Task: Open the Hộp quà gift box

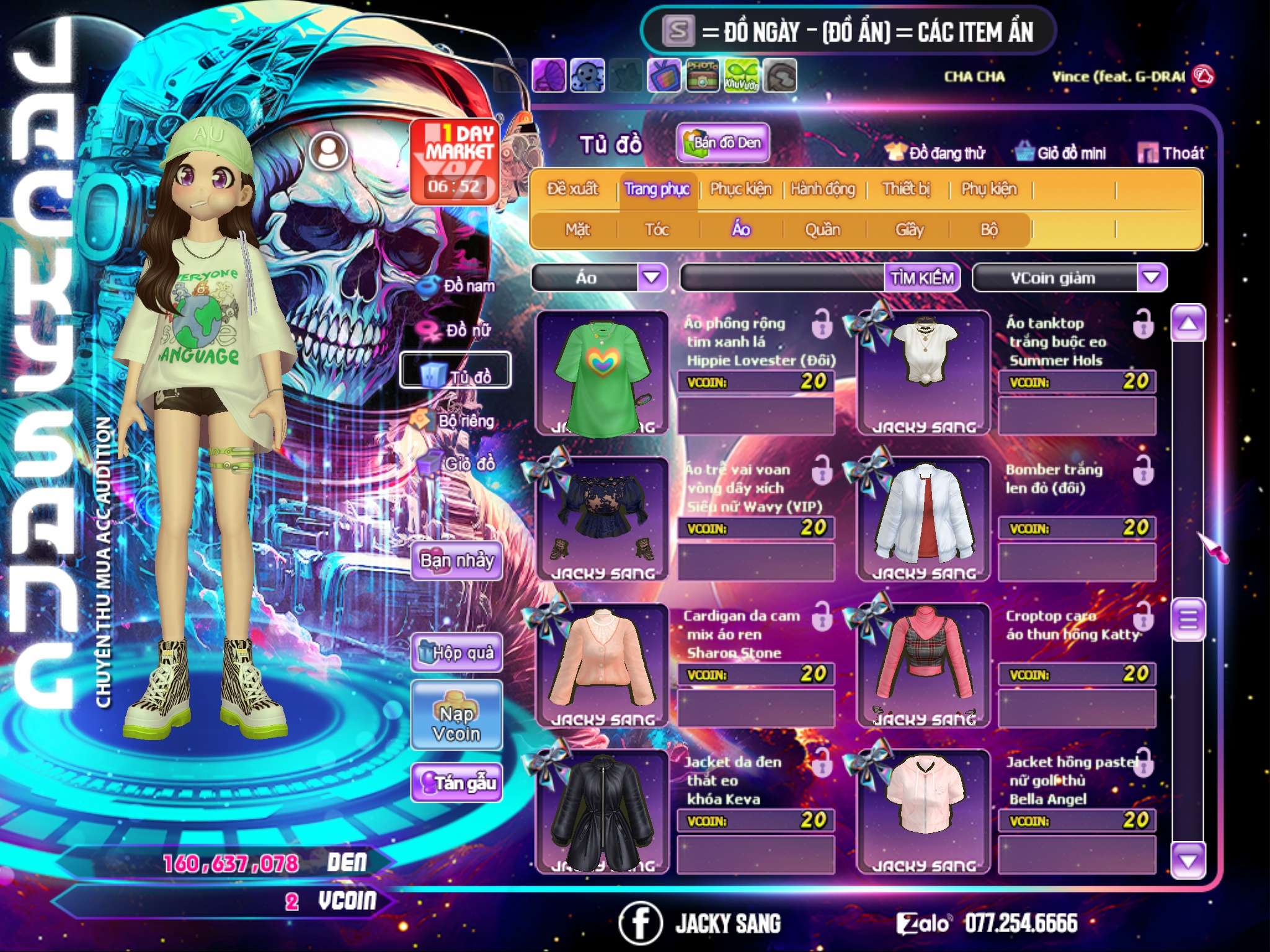Action: [x=456, y=653]
